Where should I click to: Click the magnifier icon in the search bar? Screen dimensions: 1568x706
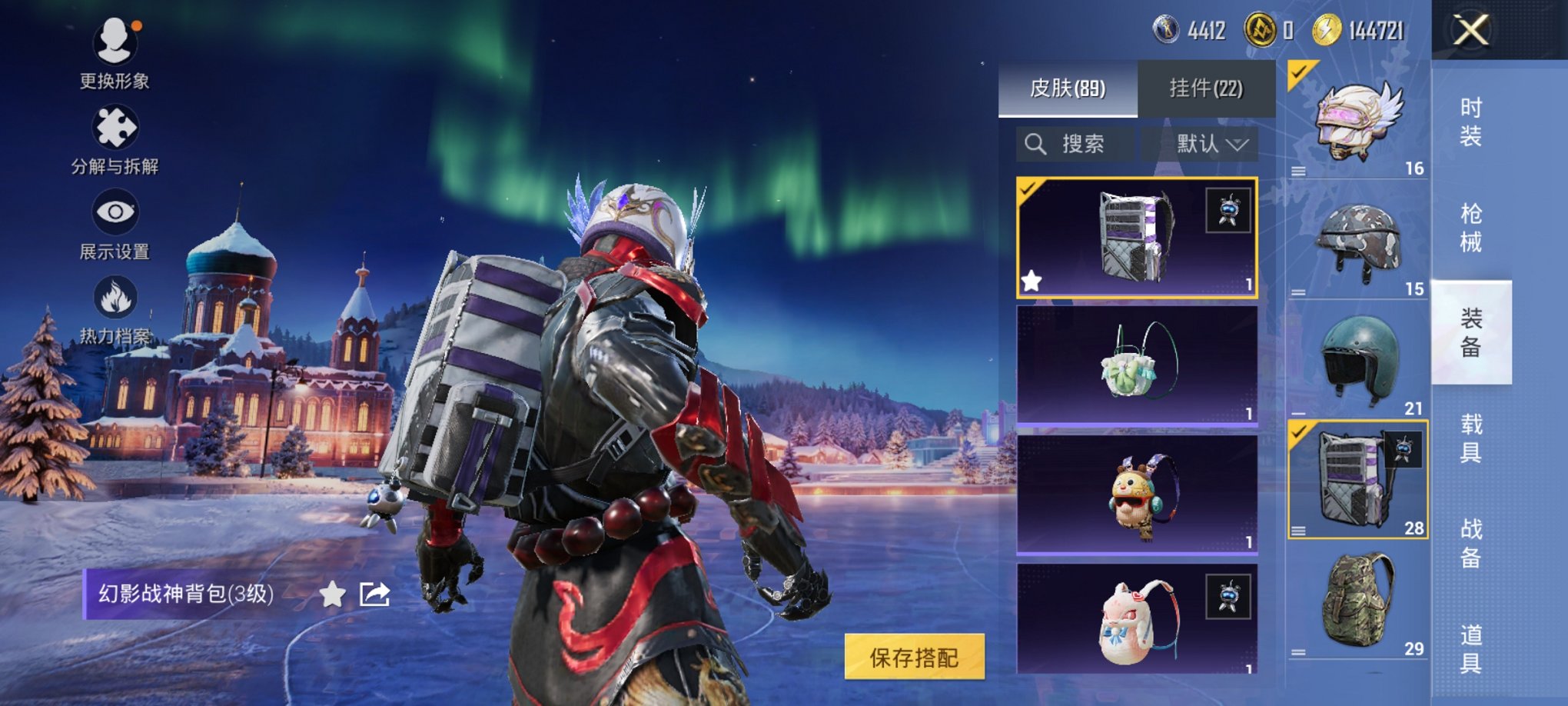pyautogui.click(x=1035, y=143)
